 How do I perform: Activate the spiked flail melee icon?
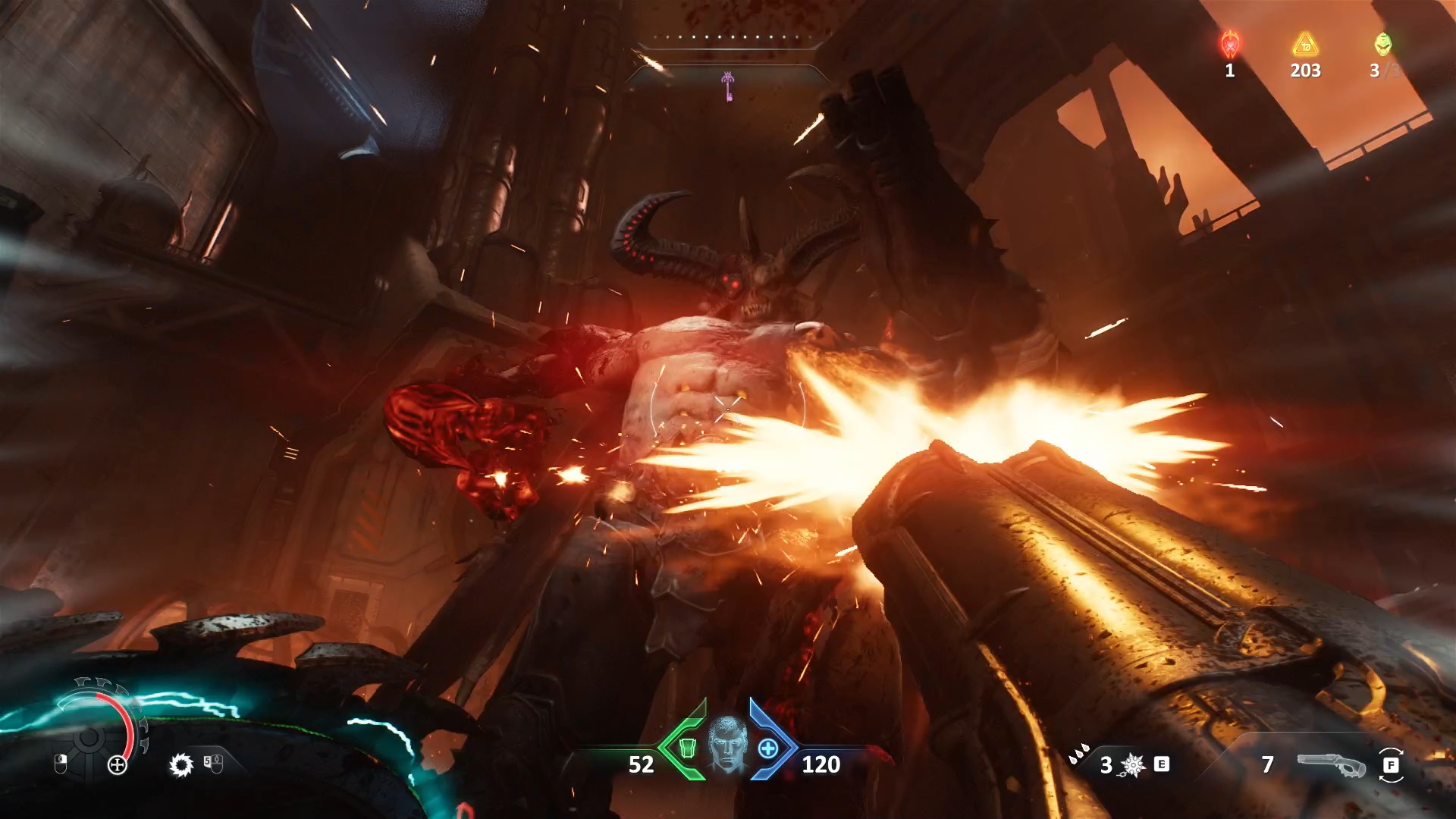(x=1133, y=765)
